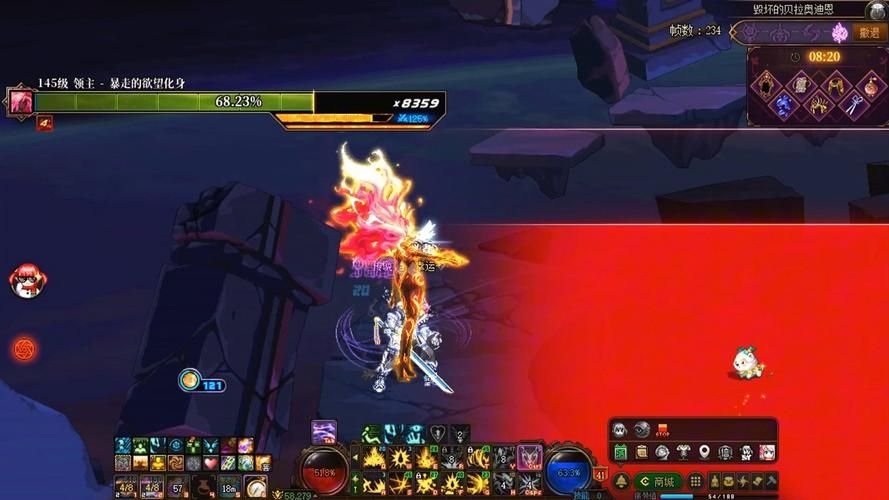Activate the pink winged Ctrl skill icon
Viewport: 889px width, 500px height.
pos(529,456)
